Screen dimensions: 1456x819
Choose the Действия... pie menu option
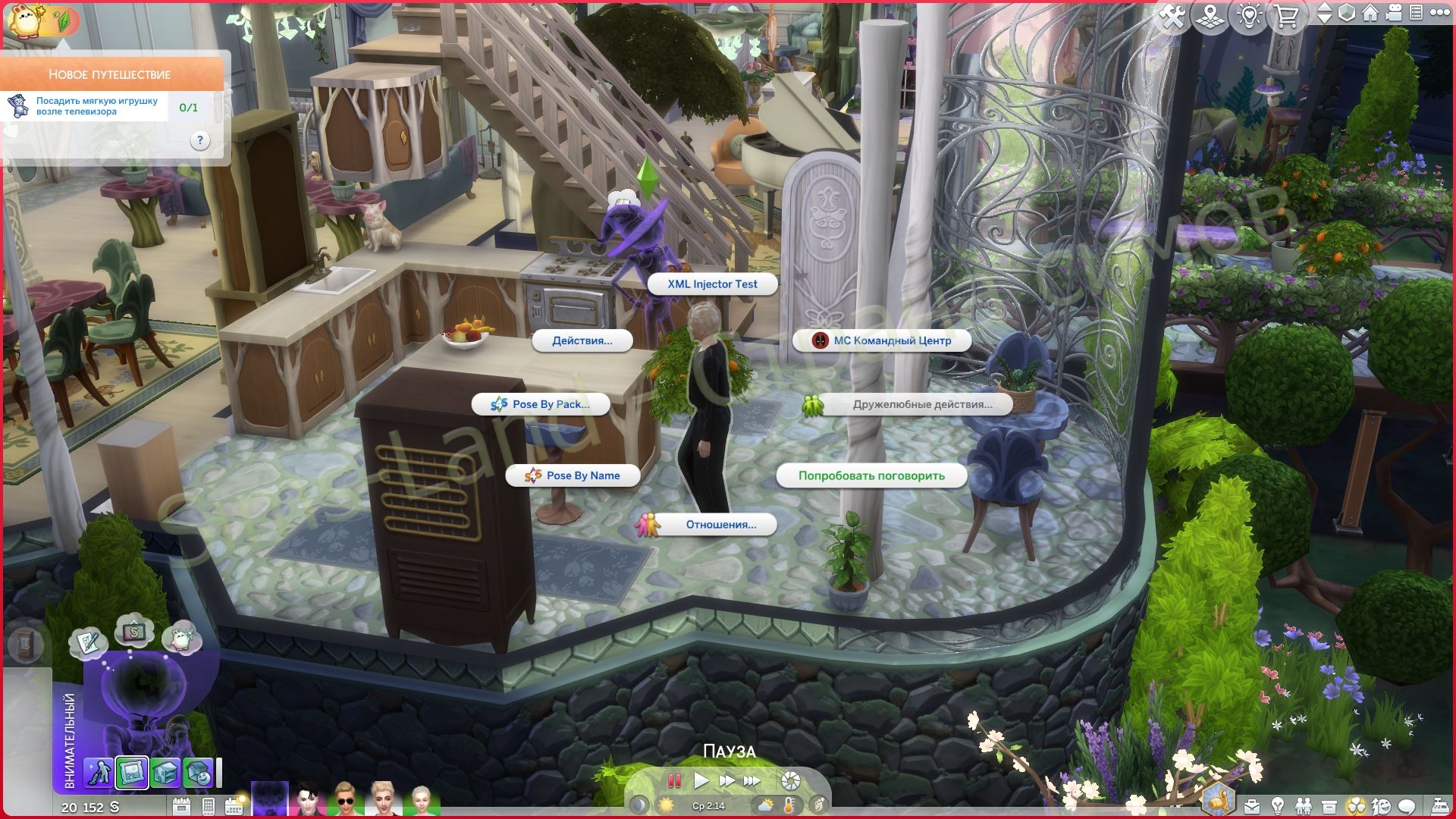pyautogui.click(x=582, y=340)
